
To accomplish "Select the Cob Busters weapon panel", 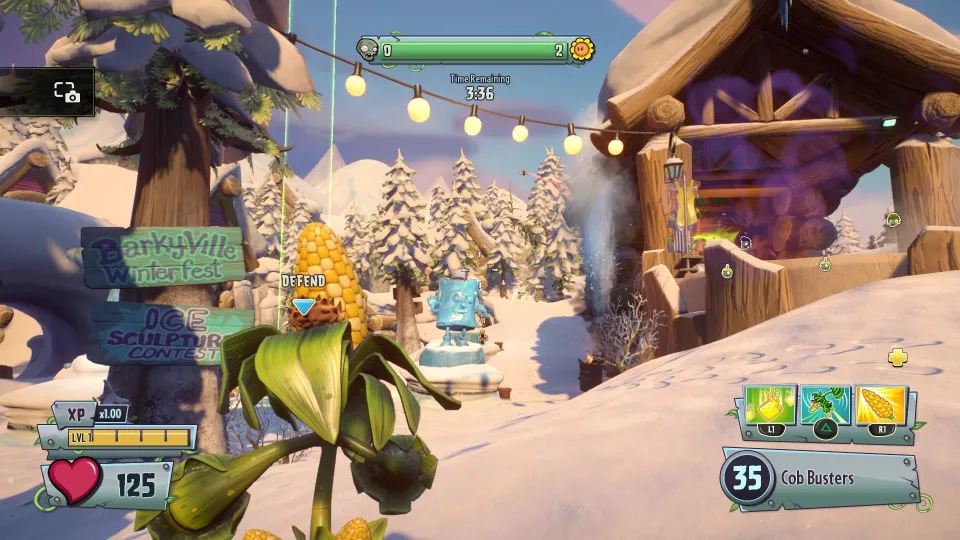I will coord(820,478).
